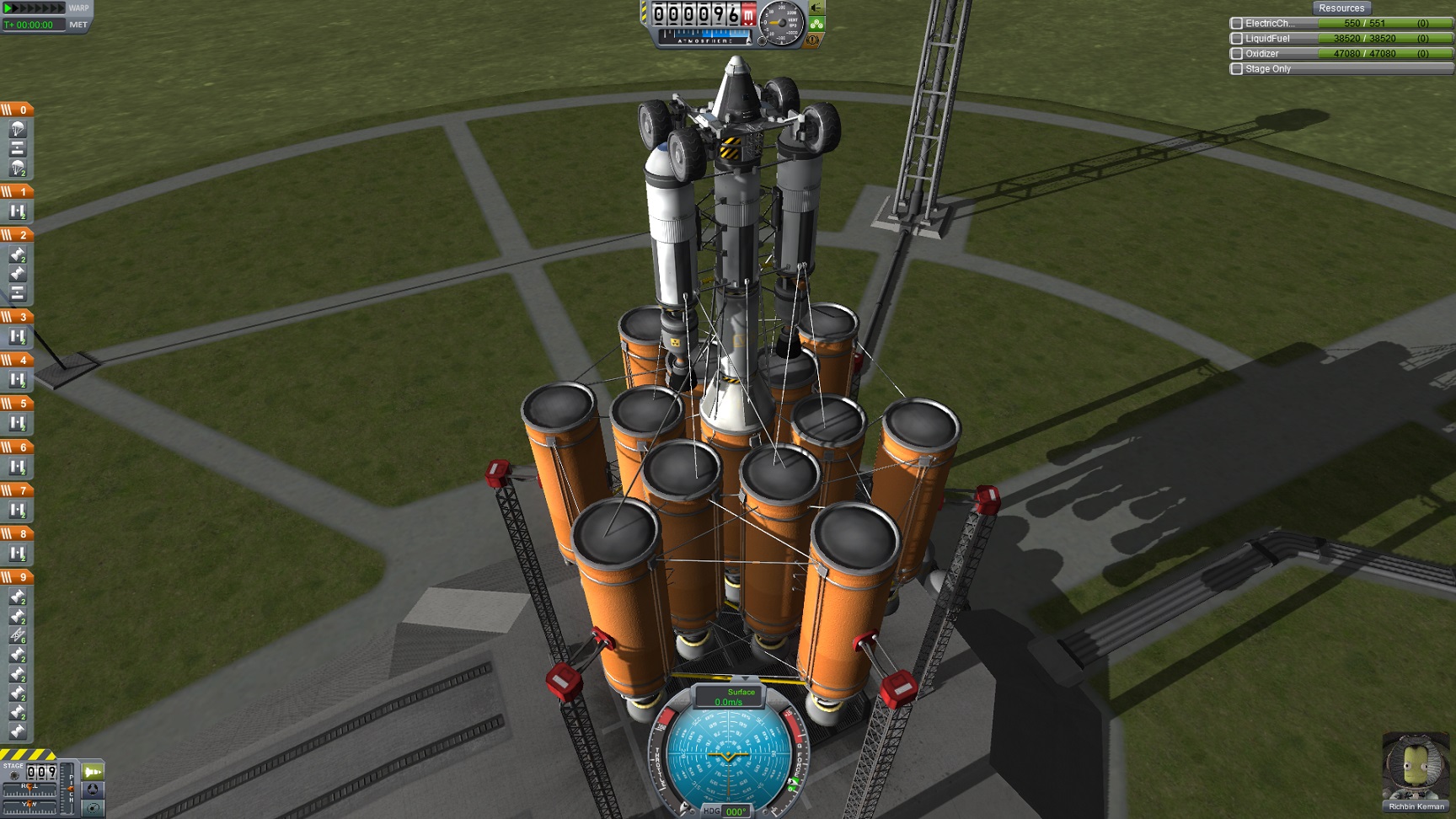The height and width of the screenshot is (819, 1456).
Task: Enable the Stage Only option
Action: tap(1237, 69)
